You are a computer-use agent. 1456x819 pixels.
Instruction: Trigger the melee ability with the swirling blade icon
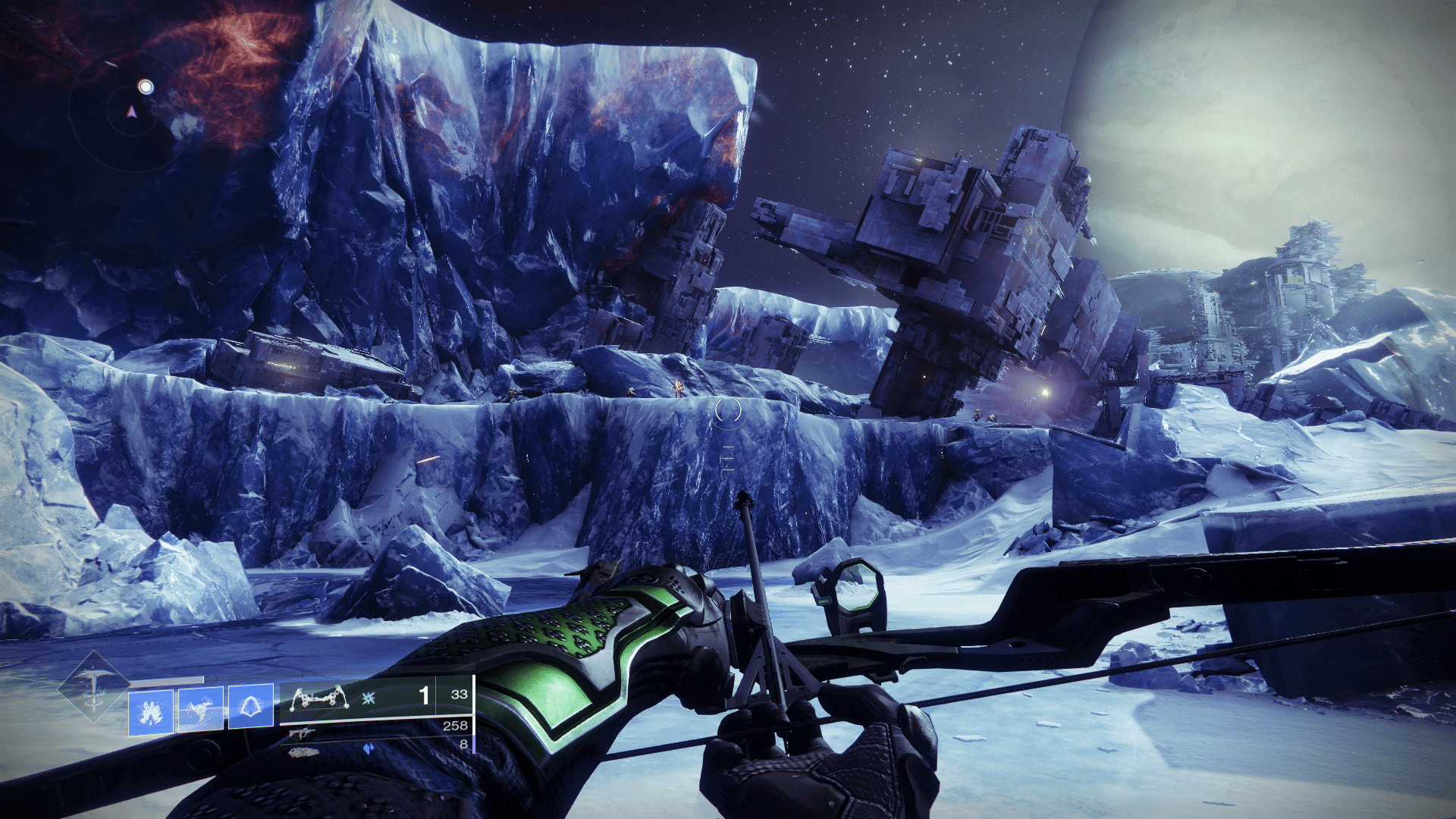pos(201,709)
